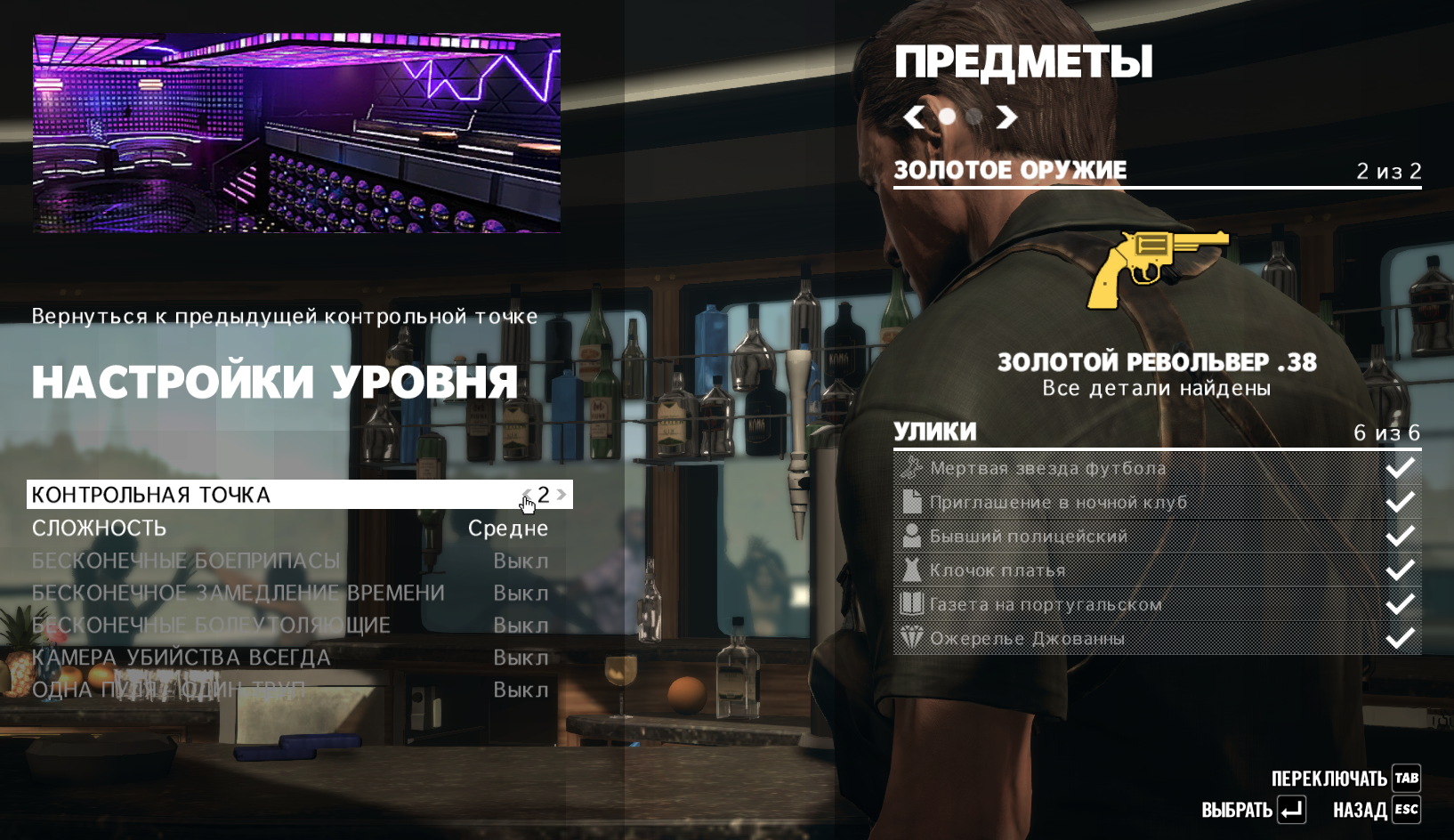
Task: Click the ex-cop person icon
Action: coord(912,535)
